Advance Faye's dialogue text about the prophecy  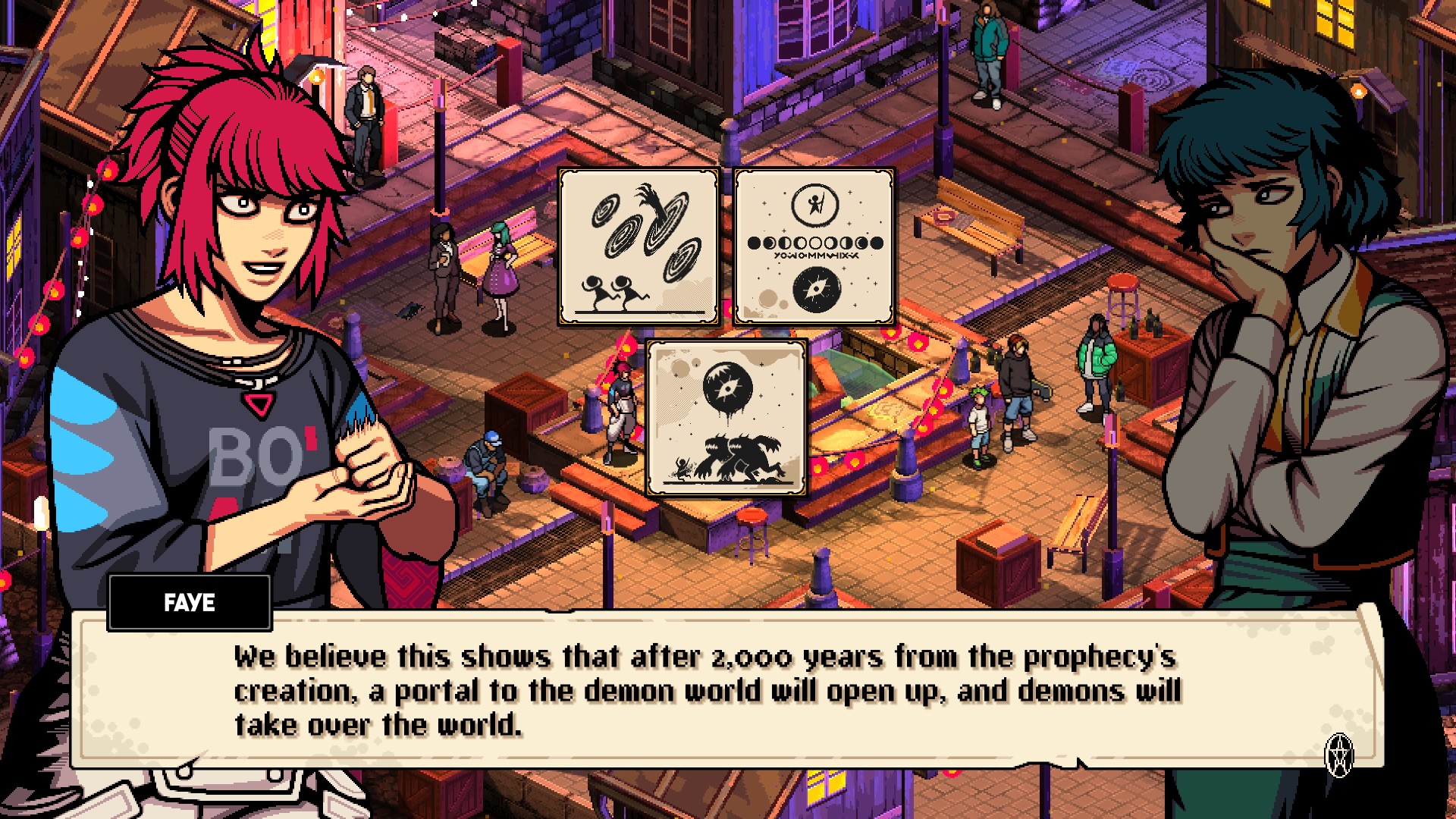click(705, 691)
